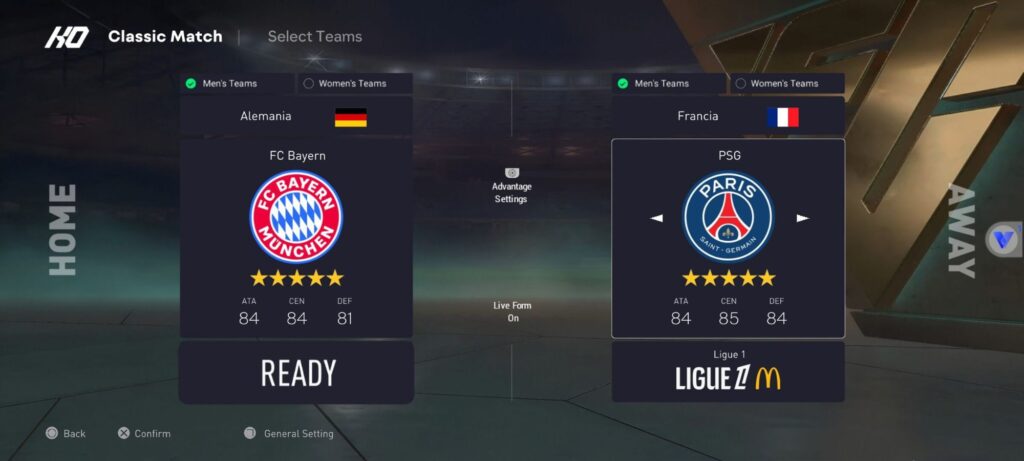Open the Alemania country selector
The height and width of the screenshot is (461, 1024).
coord(296,117)
